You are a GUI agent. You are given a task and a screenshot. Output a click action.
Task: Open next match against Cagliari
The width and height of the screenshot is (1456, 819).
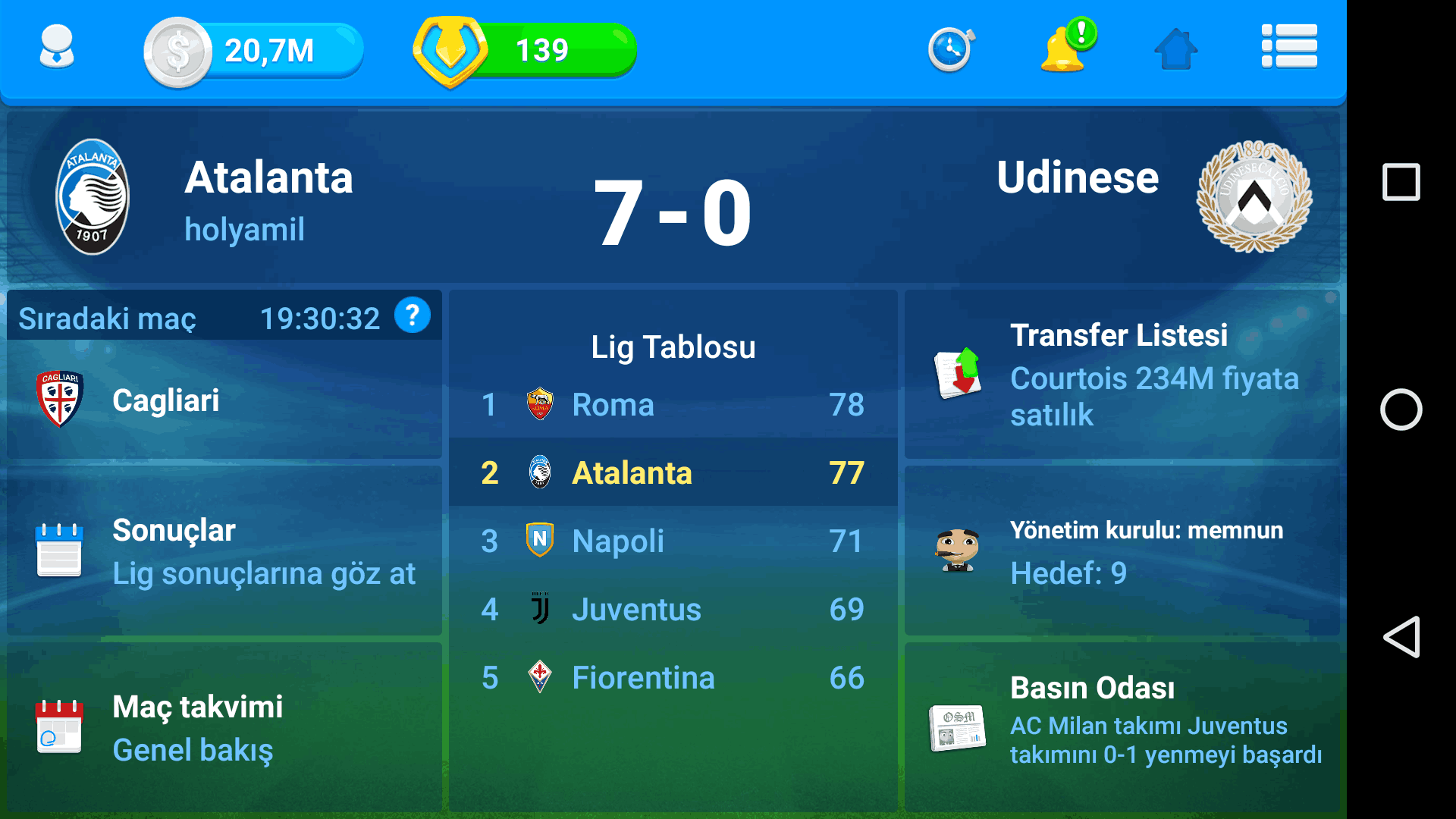click(x=224, y=400)
